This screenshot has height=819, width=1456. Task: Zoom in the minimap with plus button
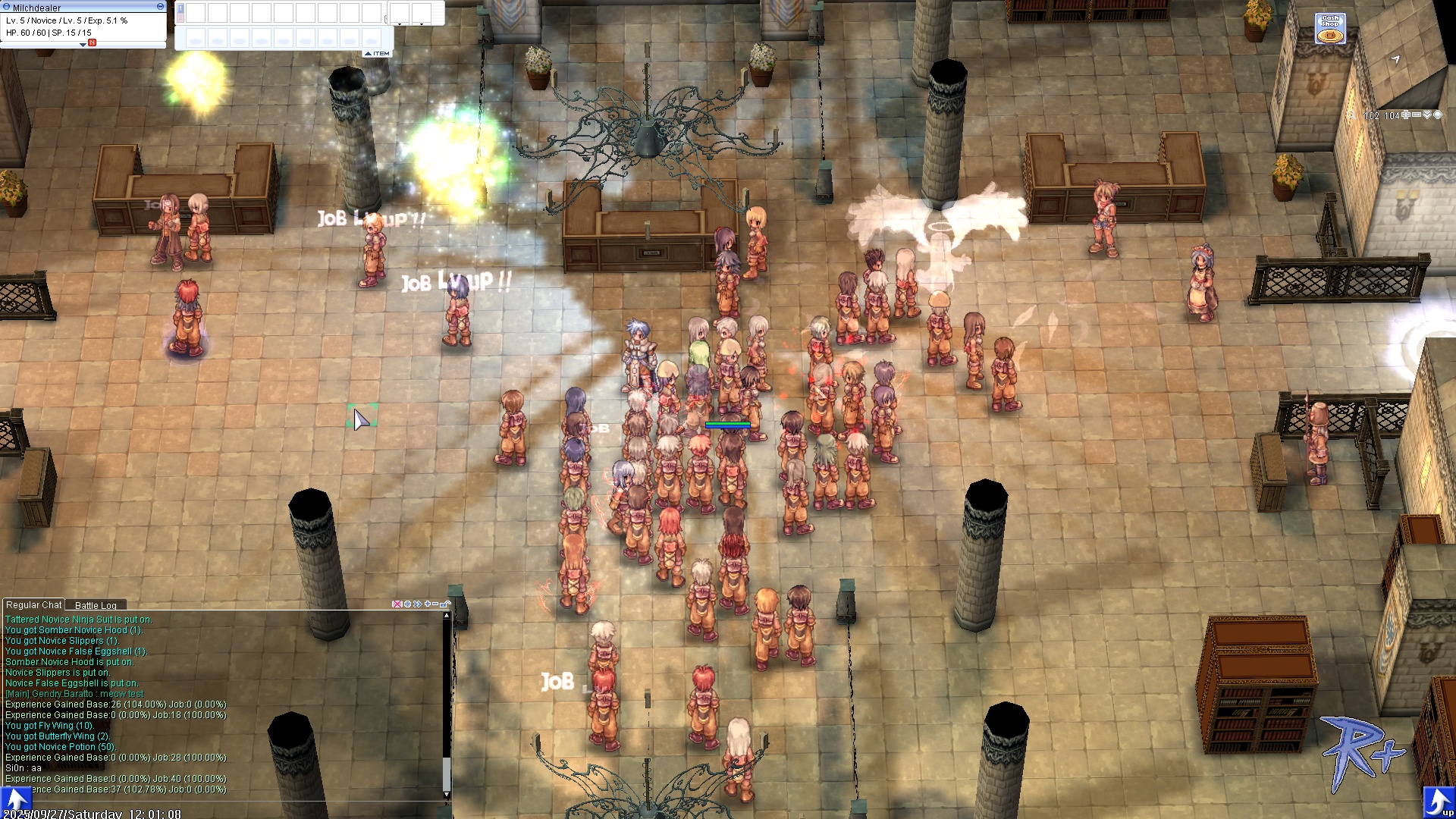(1406, 115)
